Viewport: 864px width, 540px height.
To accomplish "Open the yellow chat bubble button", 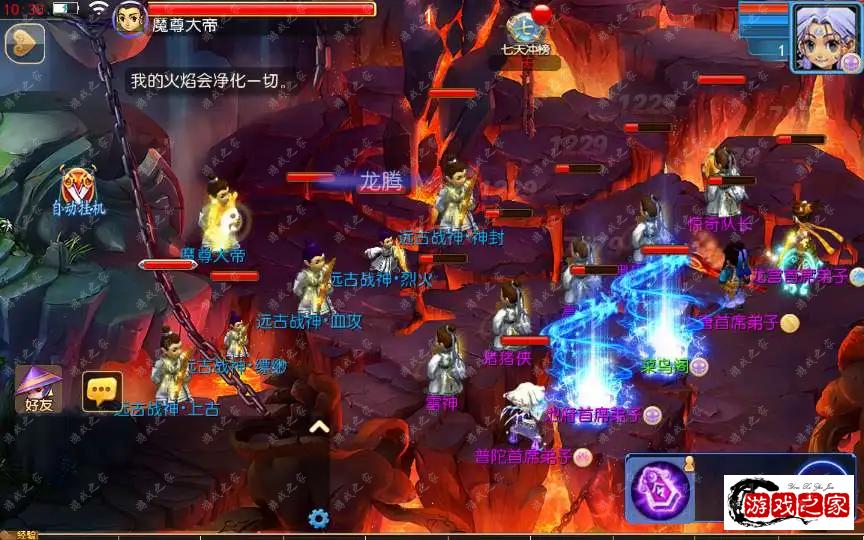I will click(x=102, y=391).
